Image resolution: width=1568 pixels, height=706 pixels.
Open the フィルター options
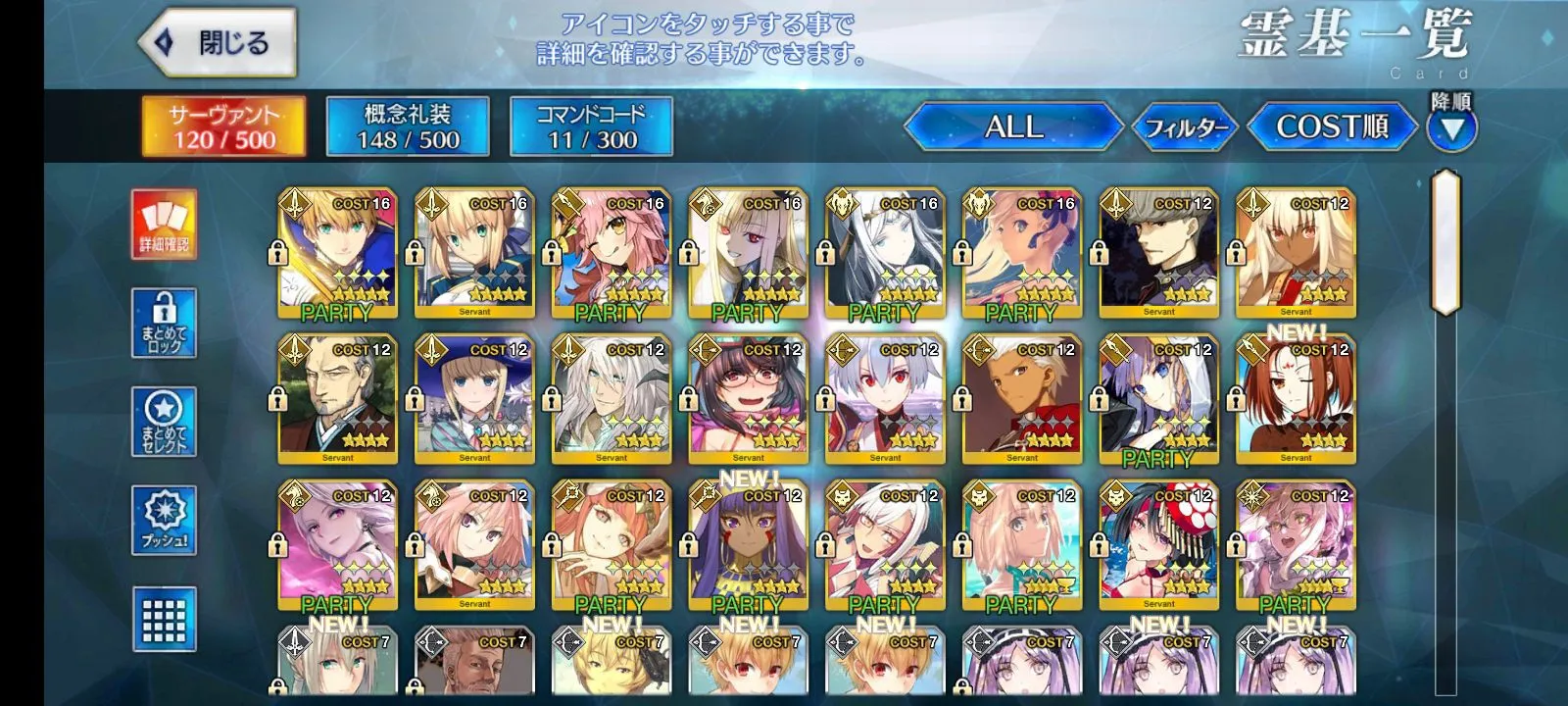(1186, 127)
